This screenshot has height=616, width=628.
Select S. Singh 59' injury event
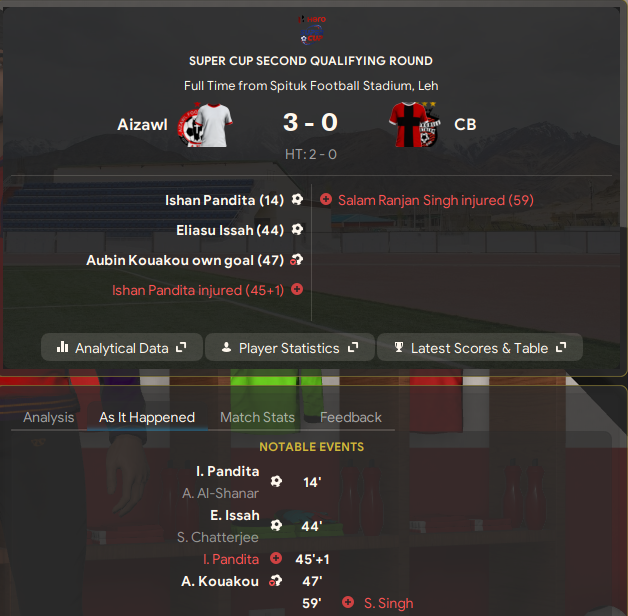click(x=388, y=603)
